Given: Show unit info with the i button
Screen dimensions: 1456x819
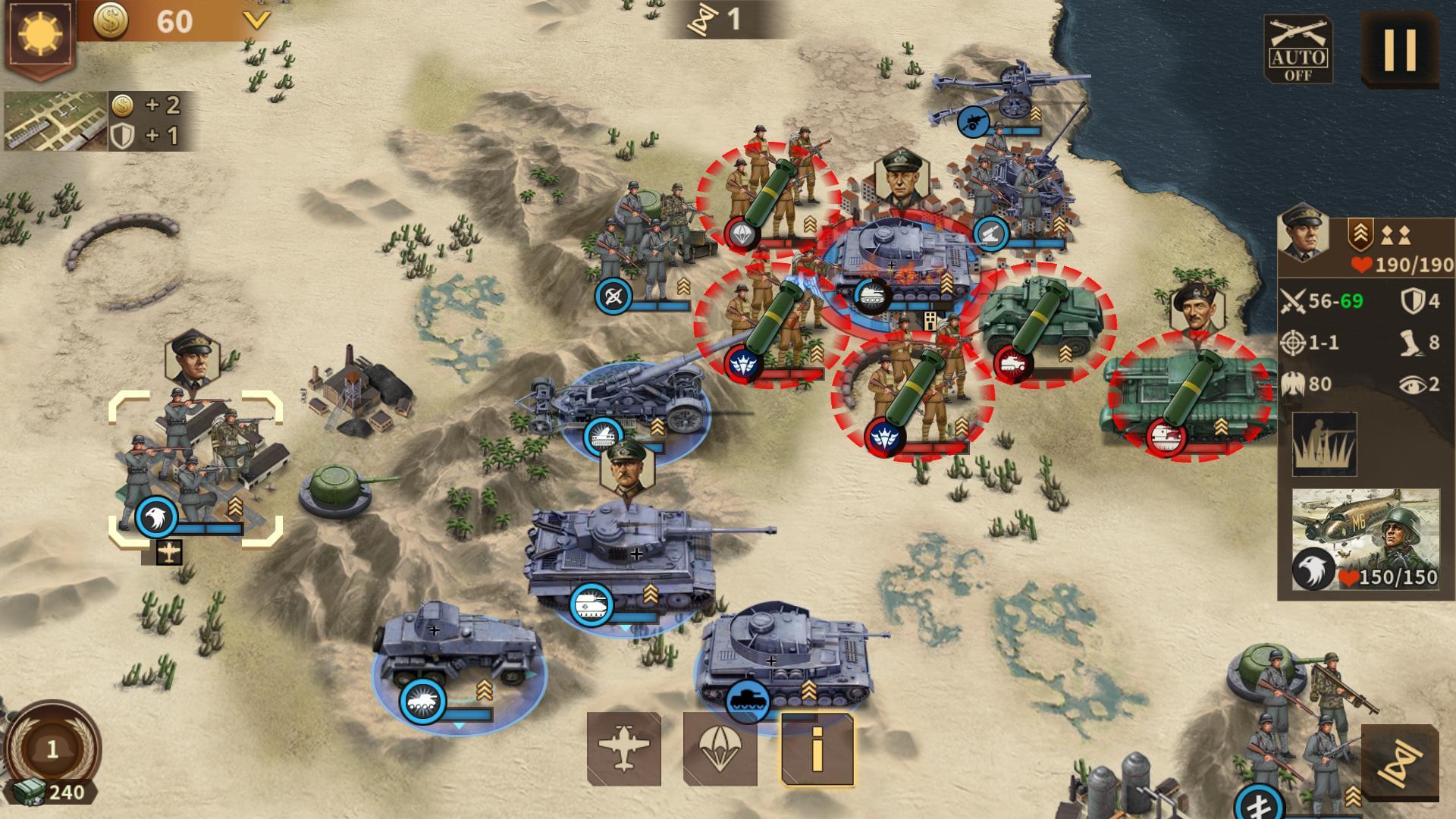Looking at the screenshot, I should click(x=817, y=749).
